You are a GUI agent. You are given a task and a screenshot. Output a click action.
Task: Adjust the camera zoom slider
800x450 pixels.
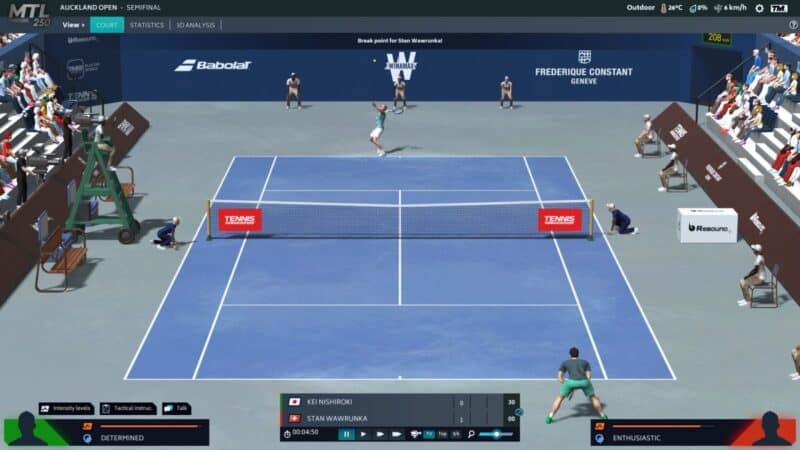(497, 434)
